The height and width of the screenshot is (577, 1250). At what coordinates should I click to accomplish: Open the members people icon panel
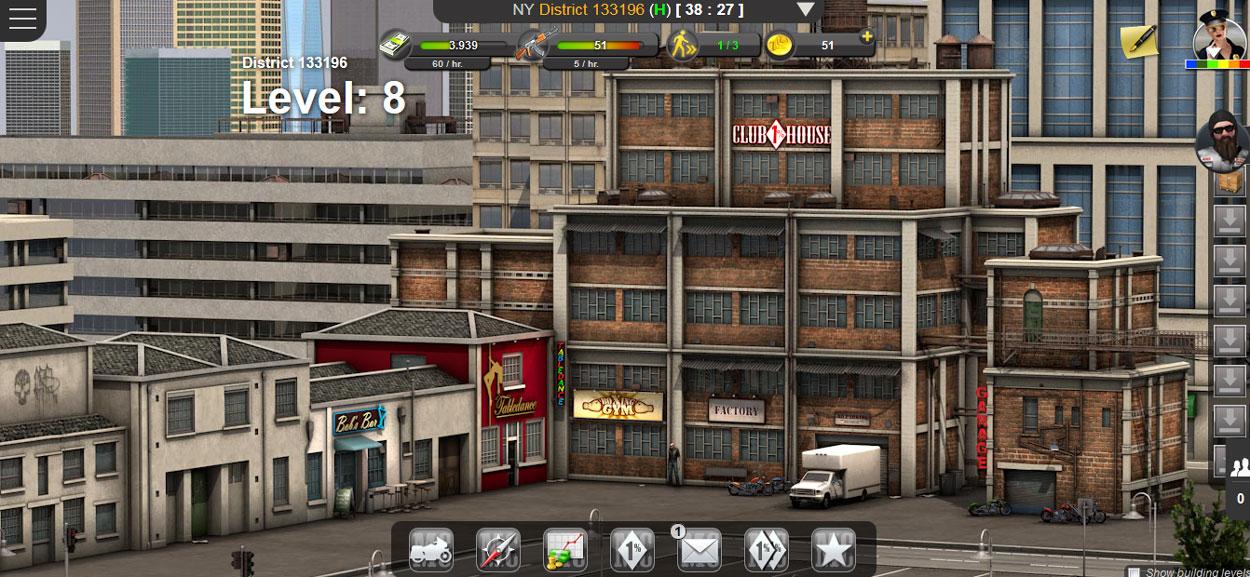click(x=1240, y=466)
